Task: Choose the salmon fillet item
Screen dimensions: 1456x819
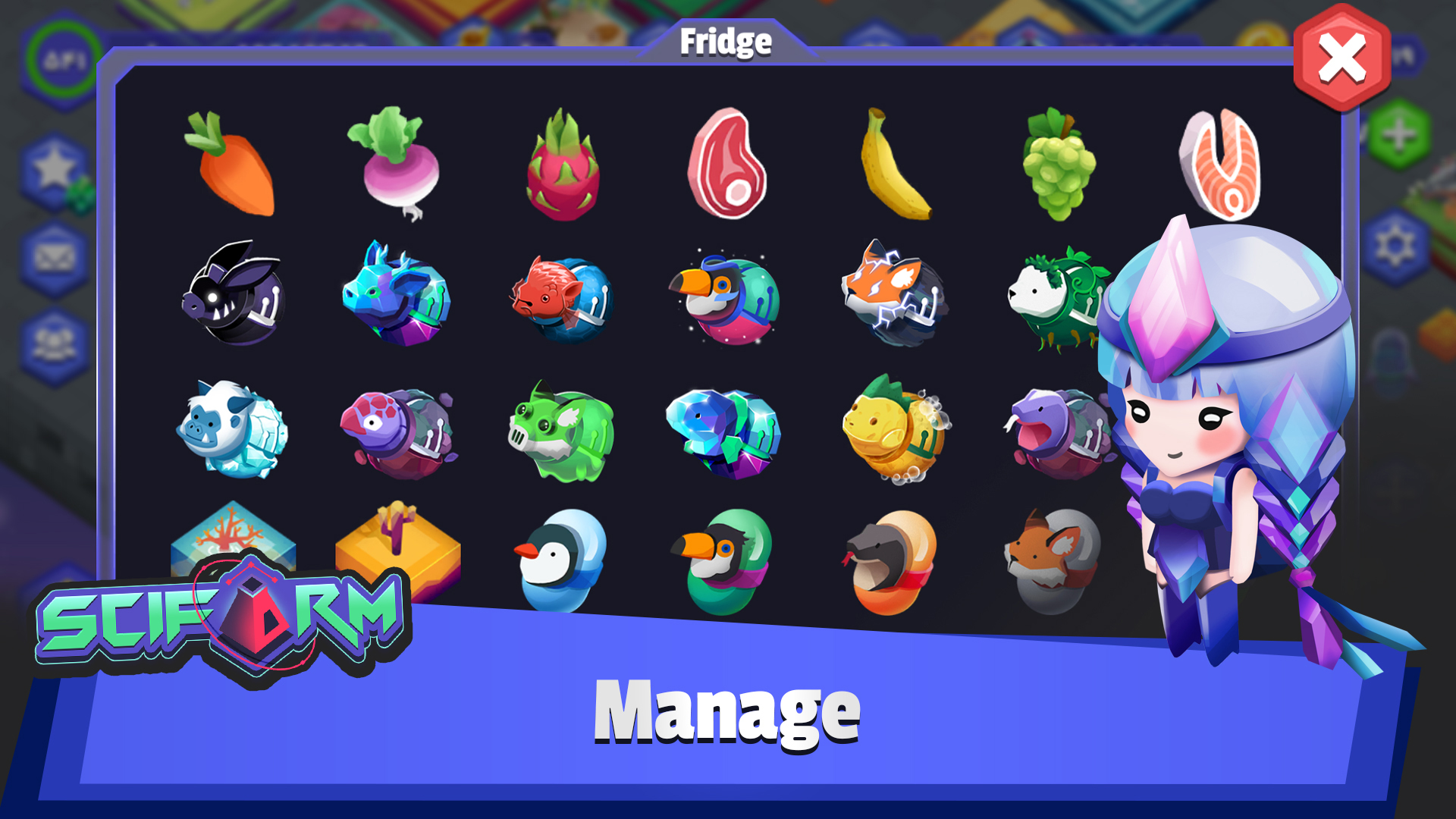Action: [1219, 165]
